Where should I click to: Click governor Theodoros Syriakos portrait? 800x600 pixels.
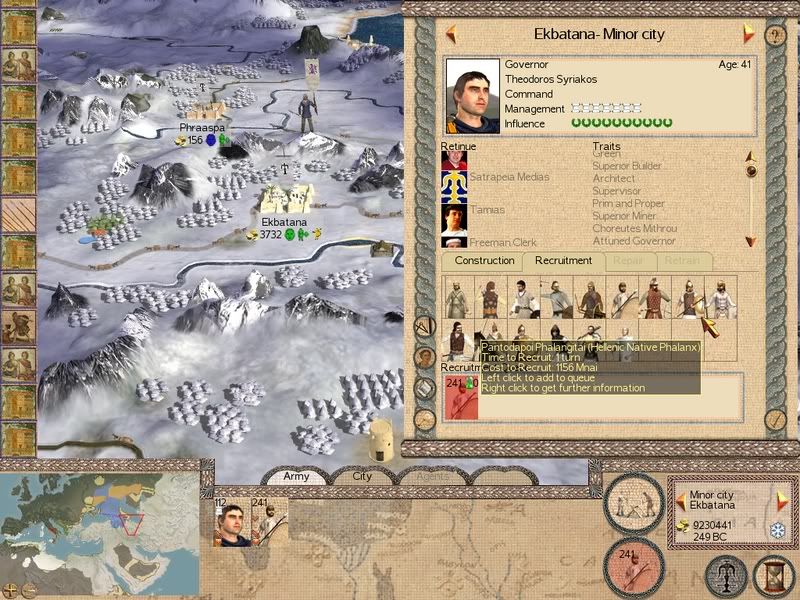[x=473, y=94]
